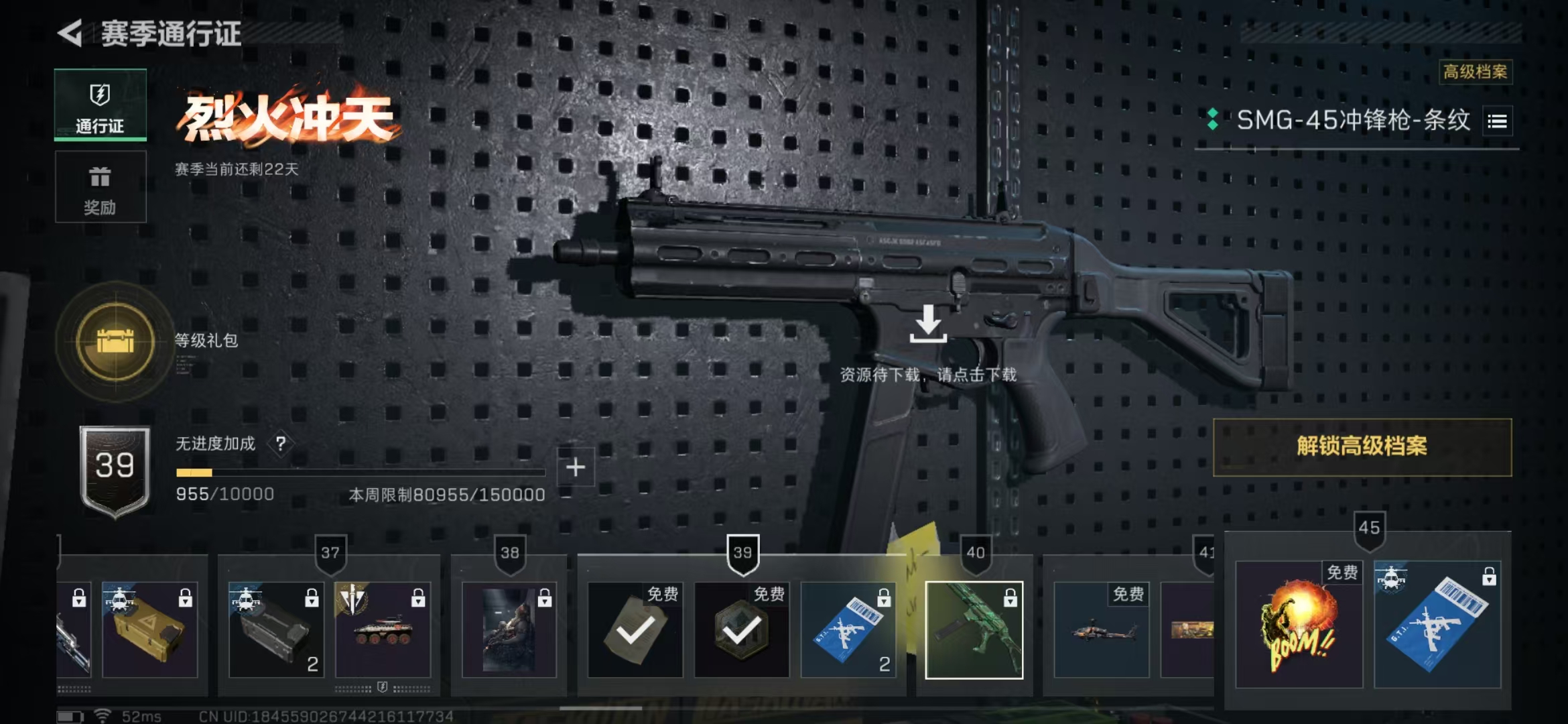Select the locked blue ticket reward at level 39
This screenshot has height=724, width=1568.
[x=848, y=630]
